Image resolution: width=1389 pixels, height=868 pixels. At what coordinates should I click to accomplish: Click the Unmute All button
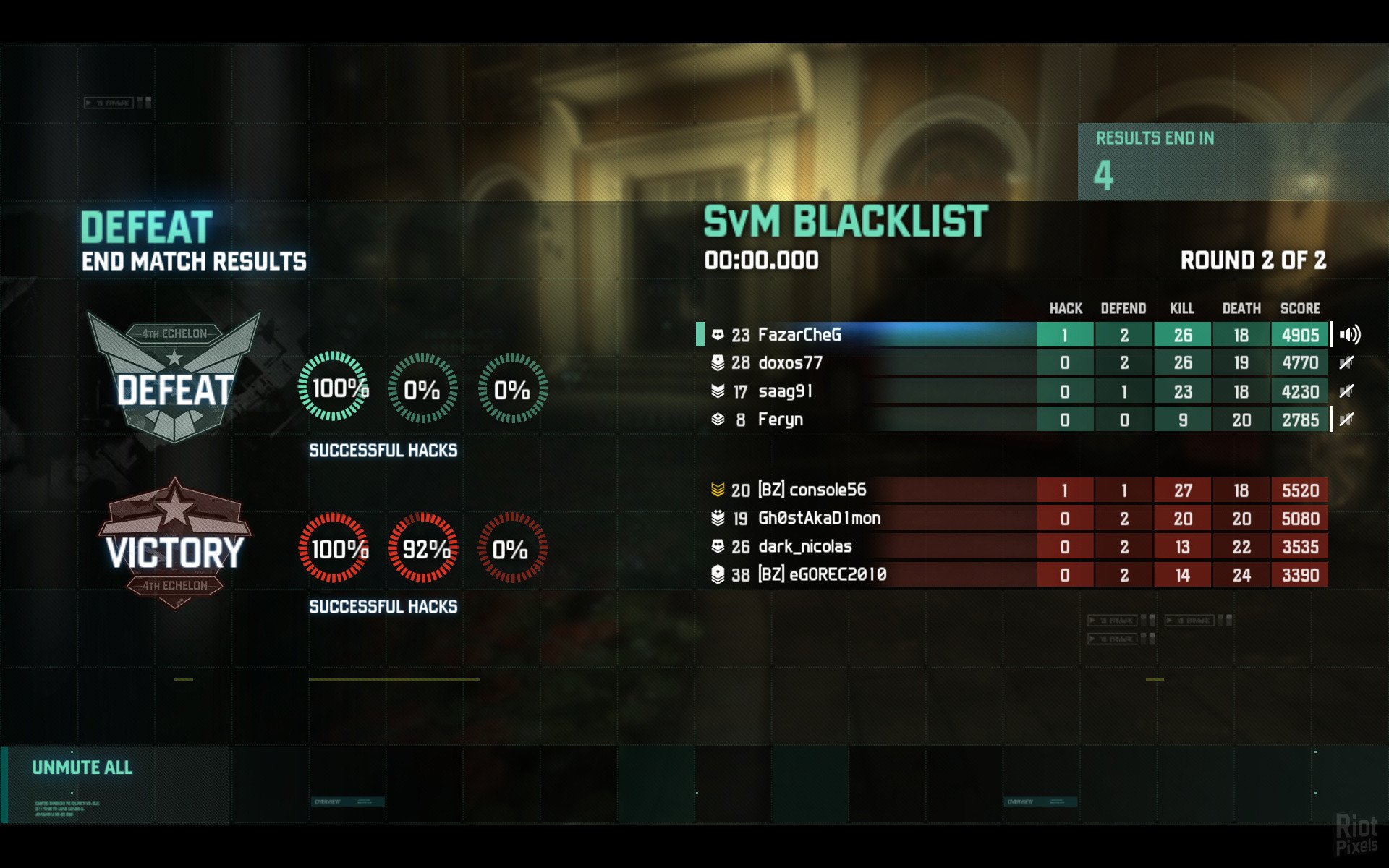point(82,768)
